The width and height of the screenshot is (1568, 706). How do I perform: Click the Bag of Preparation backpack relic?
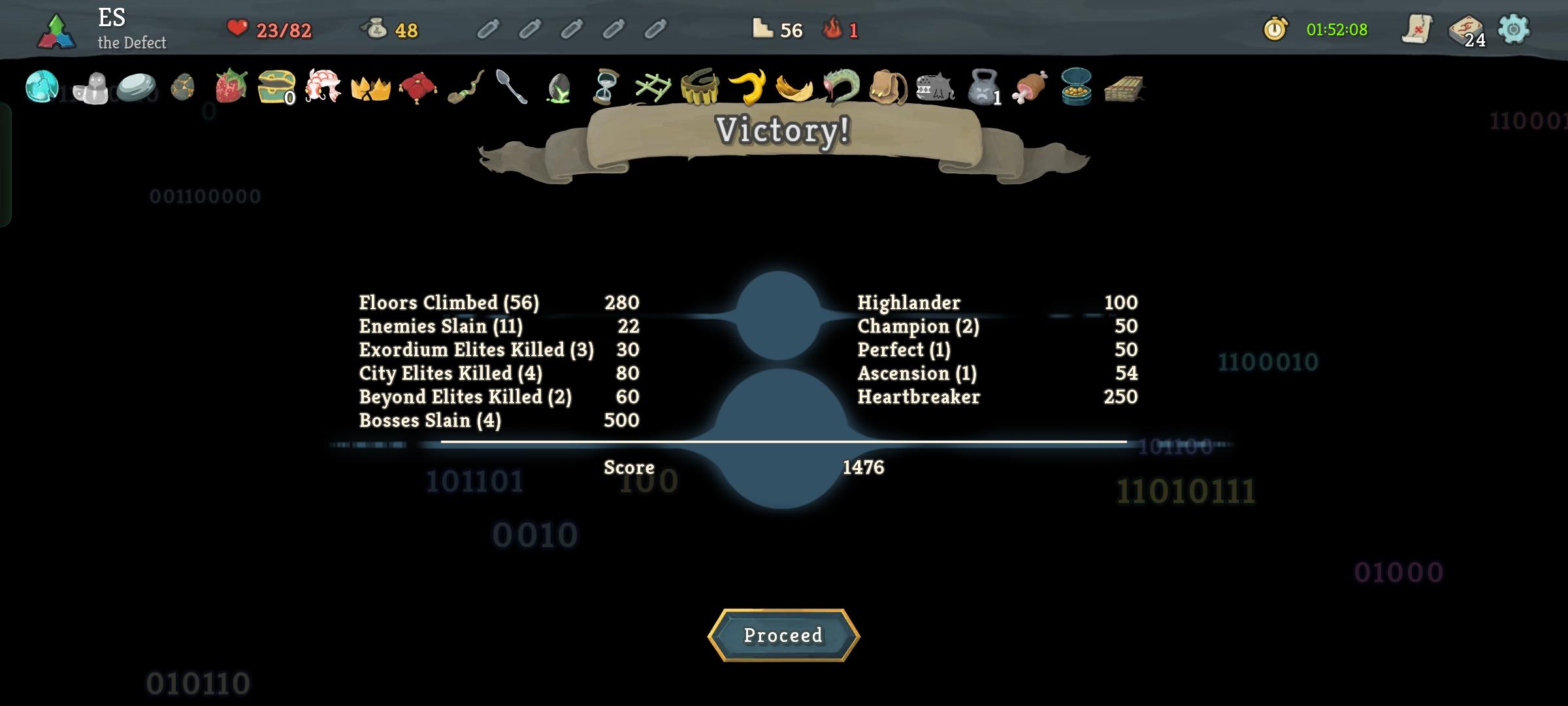(887, 87)
